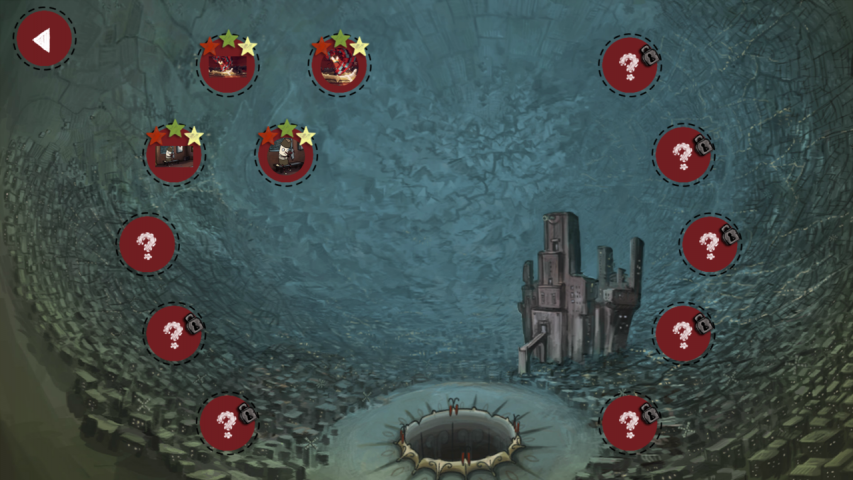Select the level showing a close-up hatted character
Screen dimensions: 853x480
[286, 156]
